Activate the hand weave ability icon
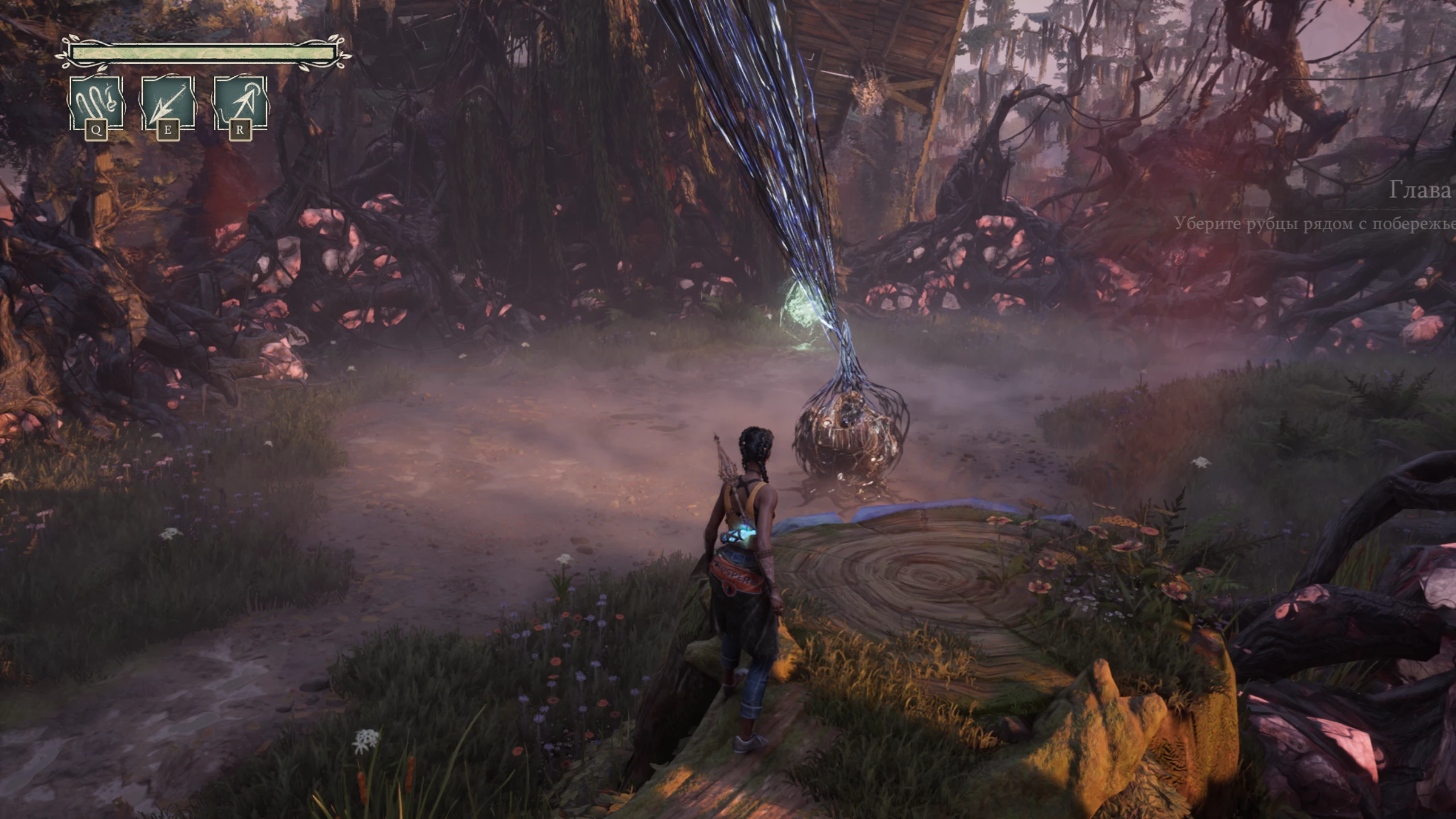The image size is (1456, 819). pyautogui.click(x=96, y=104)
